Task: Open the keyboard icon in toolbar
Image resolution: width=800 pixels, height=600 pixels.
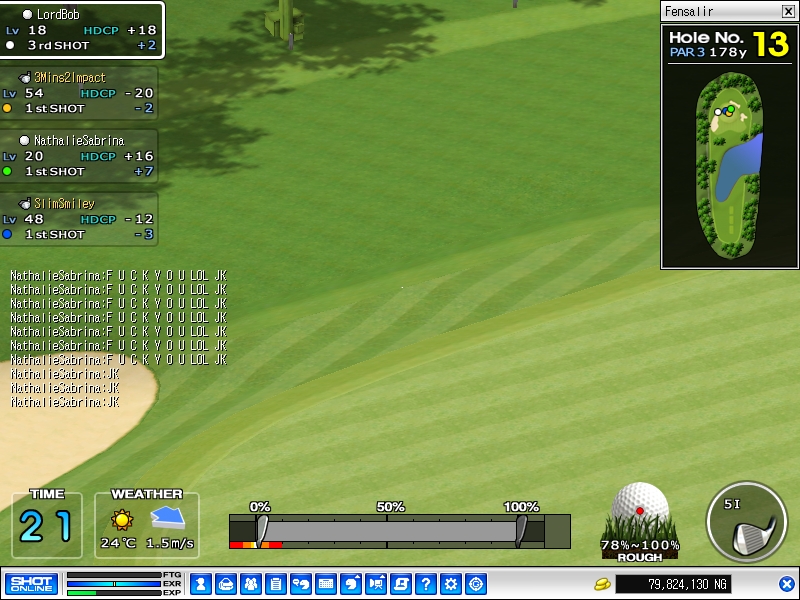Action: [x=325, y=584]
